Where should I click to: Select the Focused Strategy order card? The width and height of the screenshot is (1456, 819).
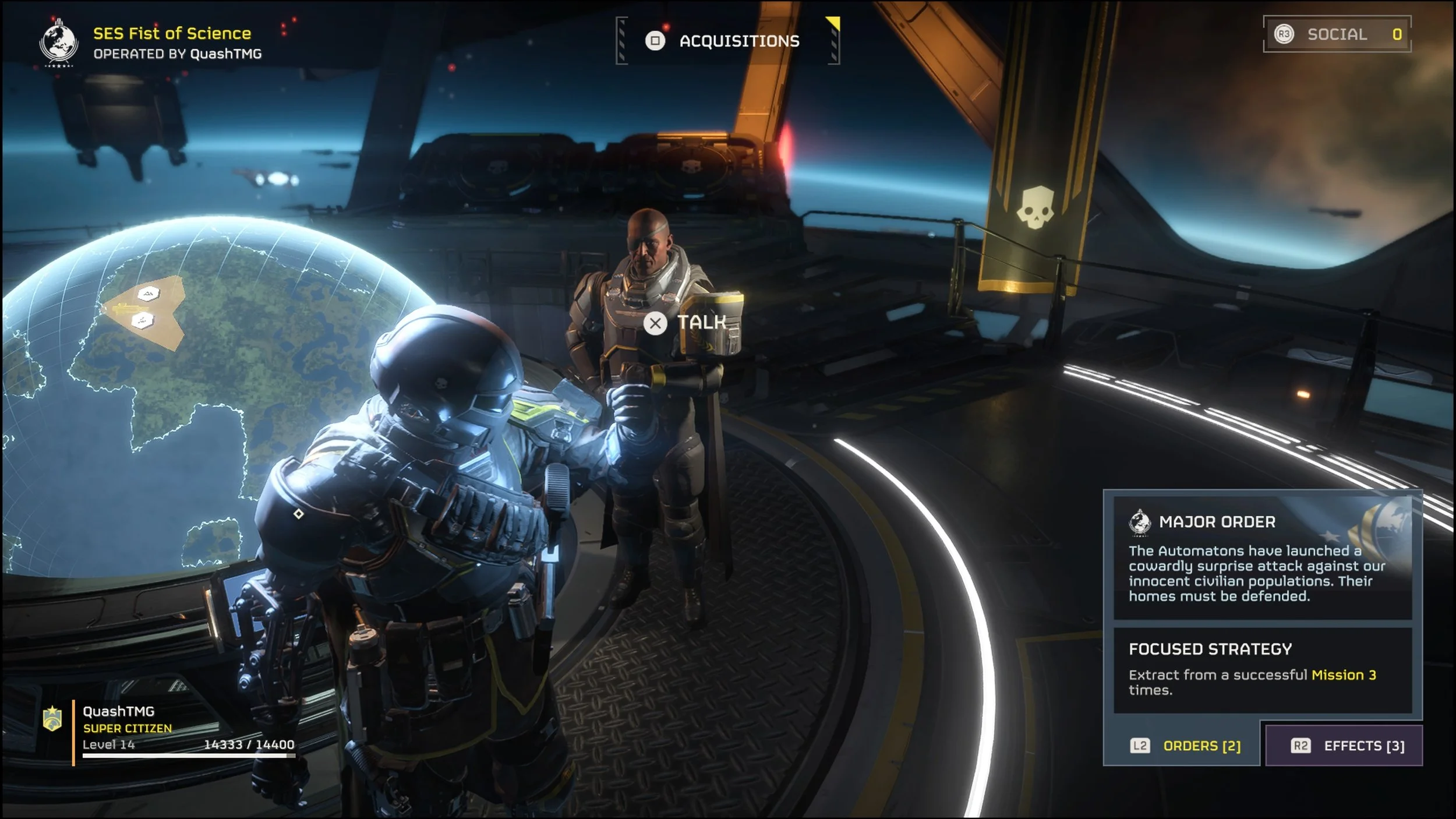click(x=1262, y=669)
